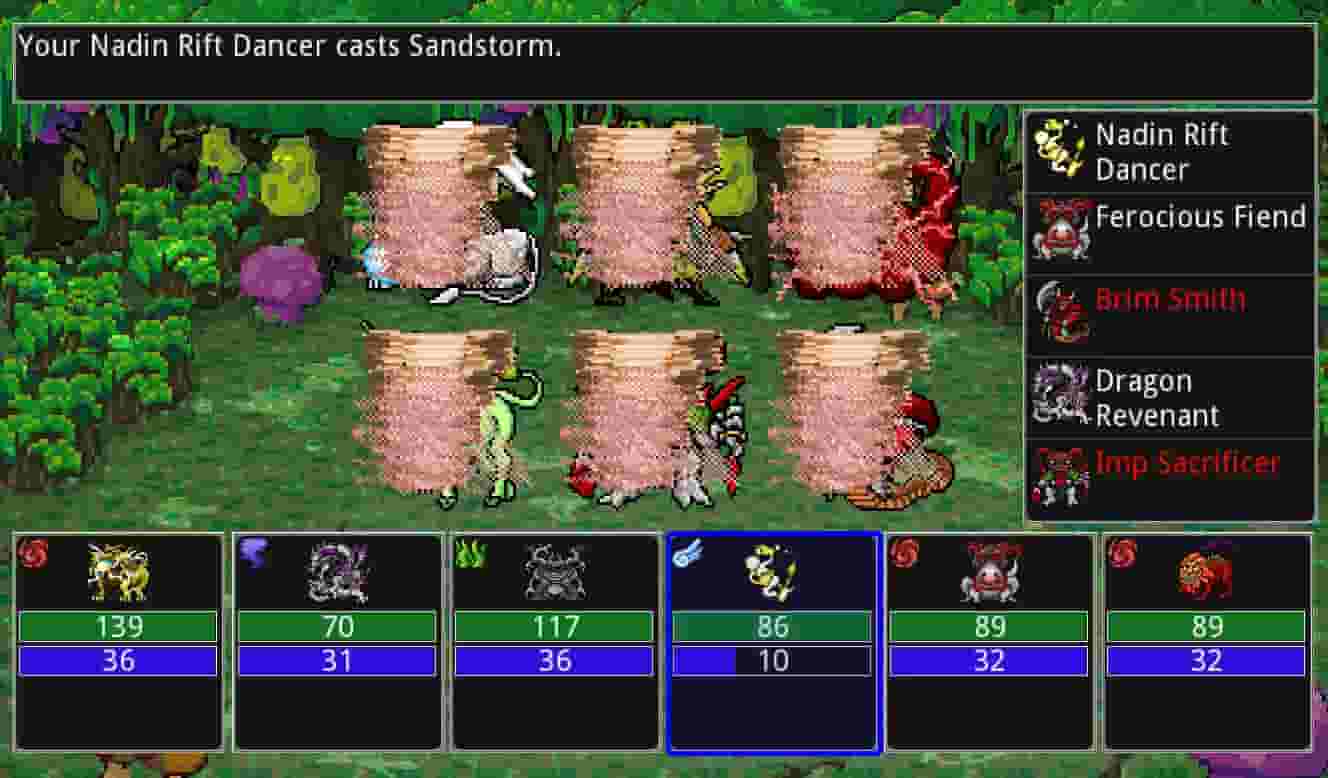Select the Ferocious Fiend name label
Screen dimensions: 1328x778
click(1201, 216)
